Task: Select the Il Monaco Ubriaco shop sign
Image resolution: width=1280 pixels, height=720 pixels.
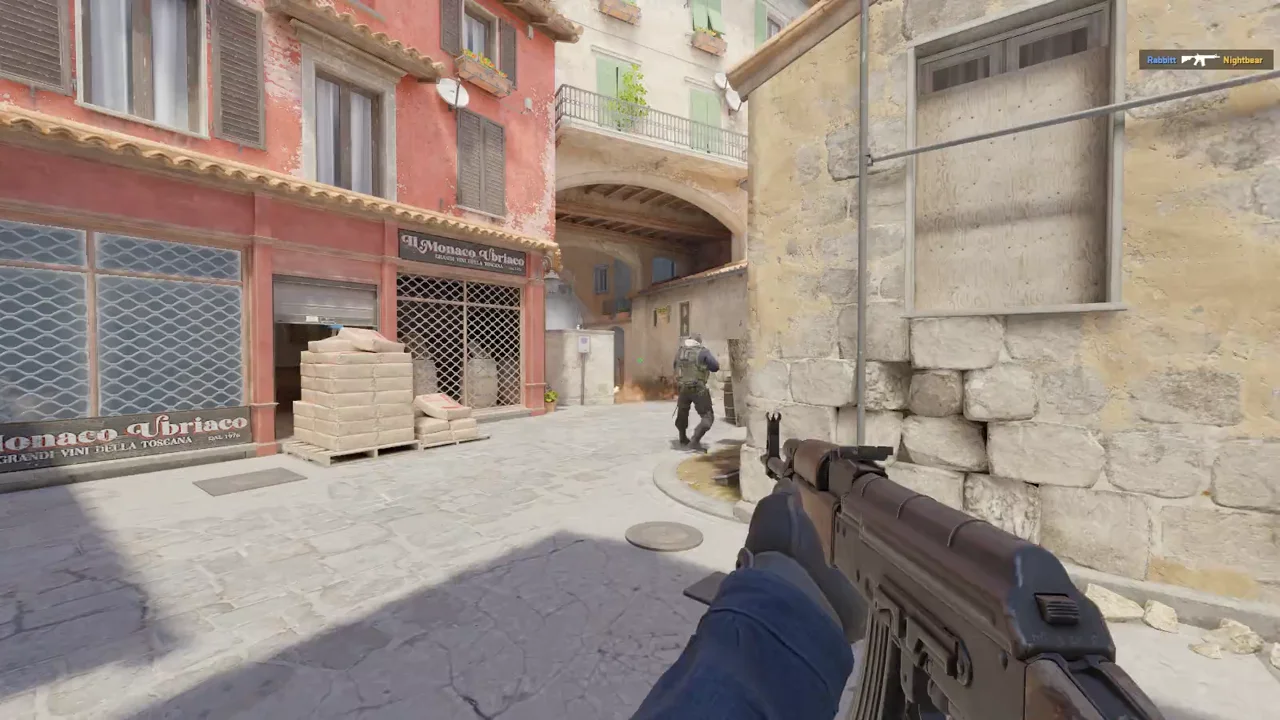Action: [x=463, y=250]
